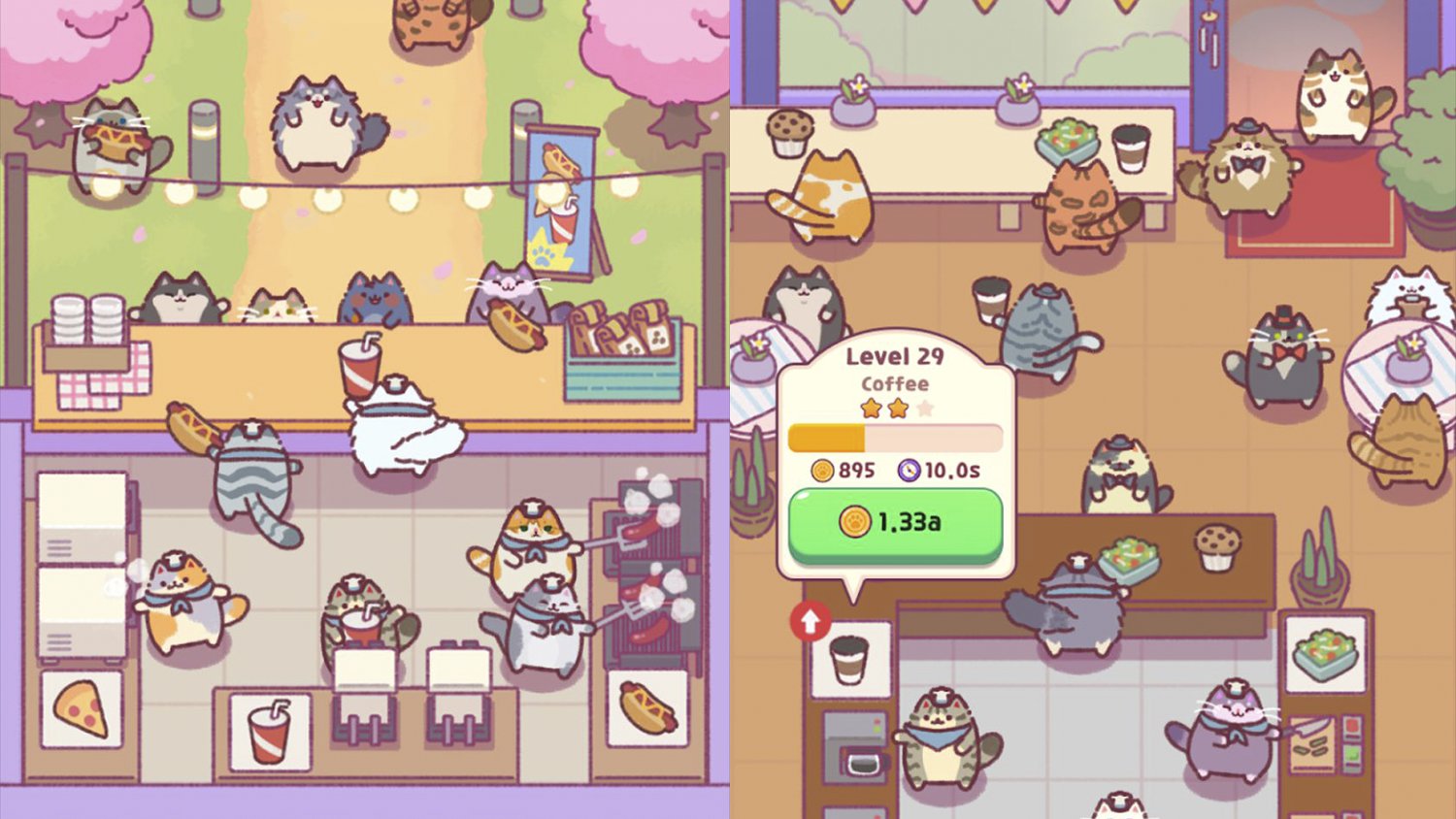
Task: Select the pizza slice station tile
Action: pyautogui.click(x=82, y=709)
